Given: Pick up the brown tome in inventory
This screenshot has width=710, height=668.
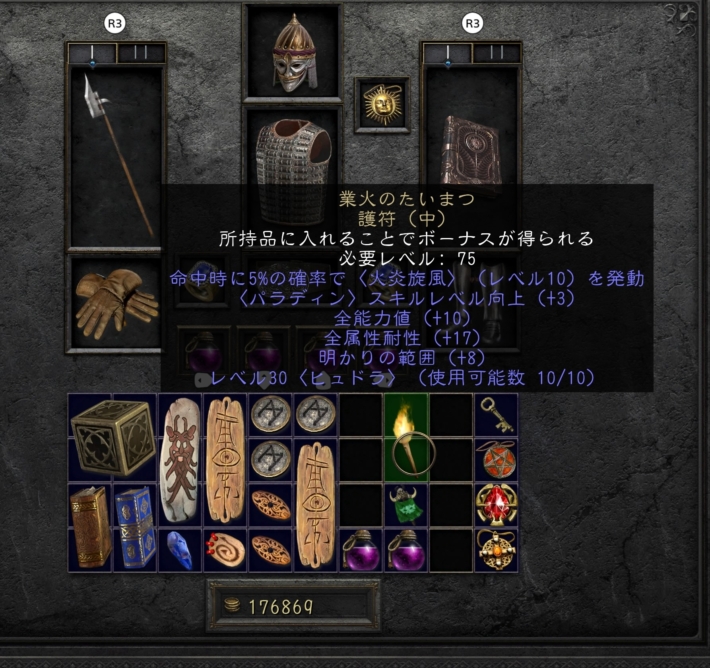Looking at the screenshot, I should pos(89,526).
